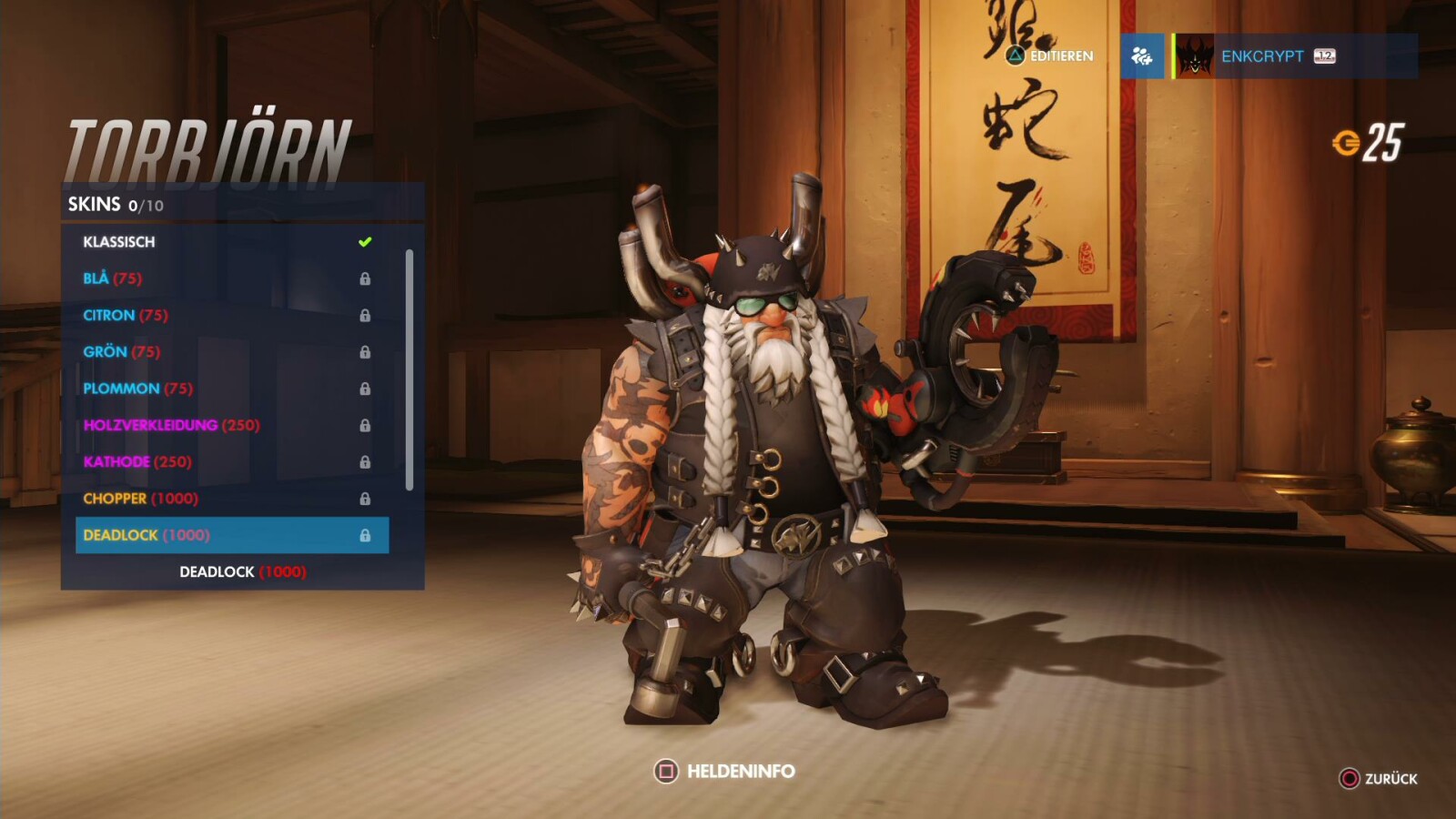1456x819 pixels.
Task: Click the green checkmark beside KLASSISCH
Action: [364, 240]
